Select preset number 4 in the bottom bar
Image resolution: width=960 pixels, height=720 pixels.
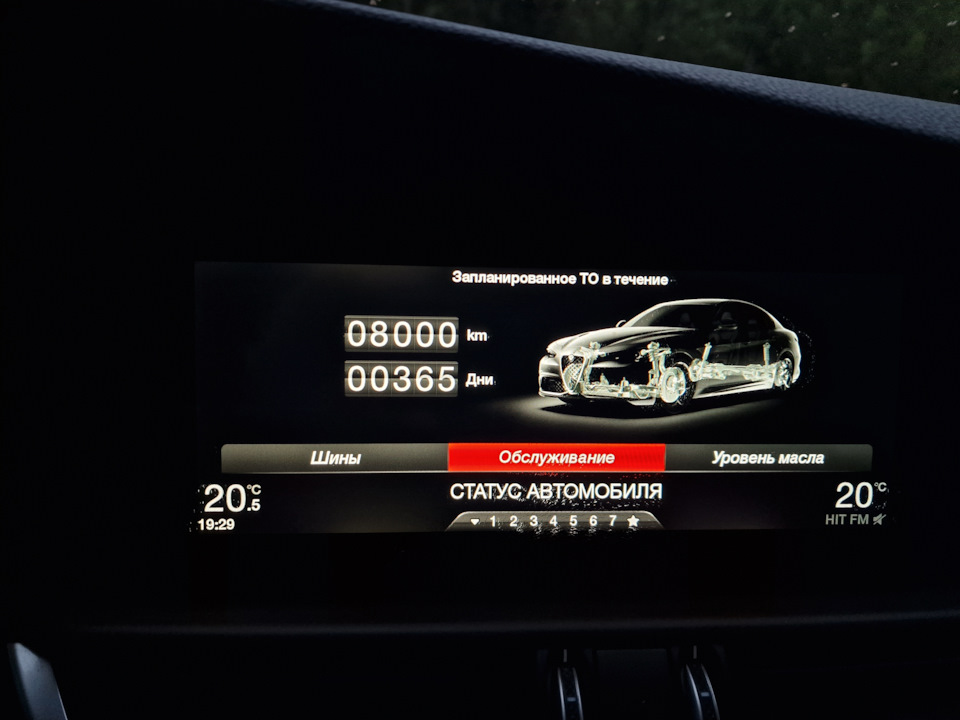[553, 521]
